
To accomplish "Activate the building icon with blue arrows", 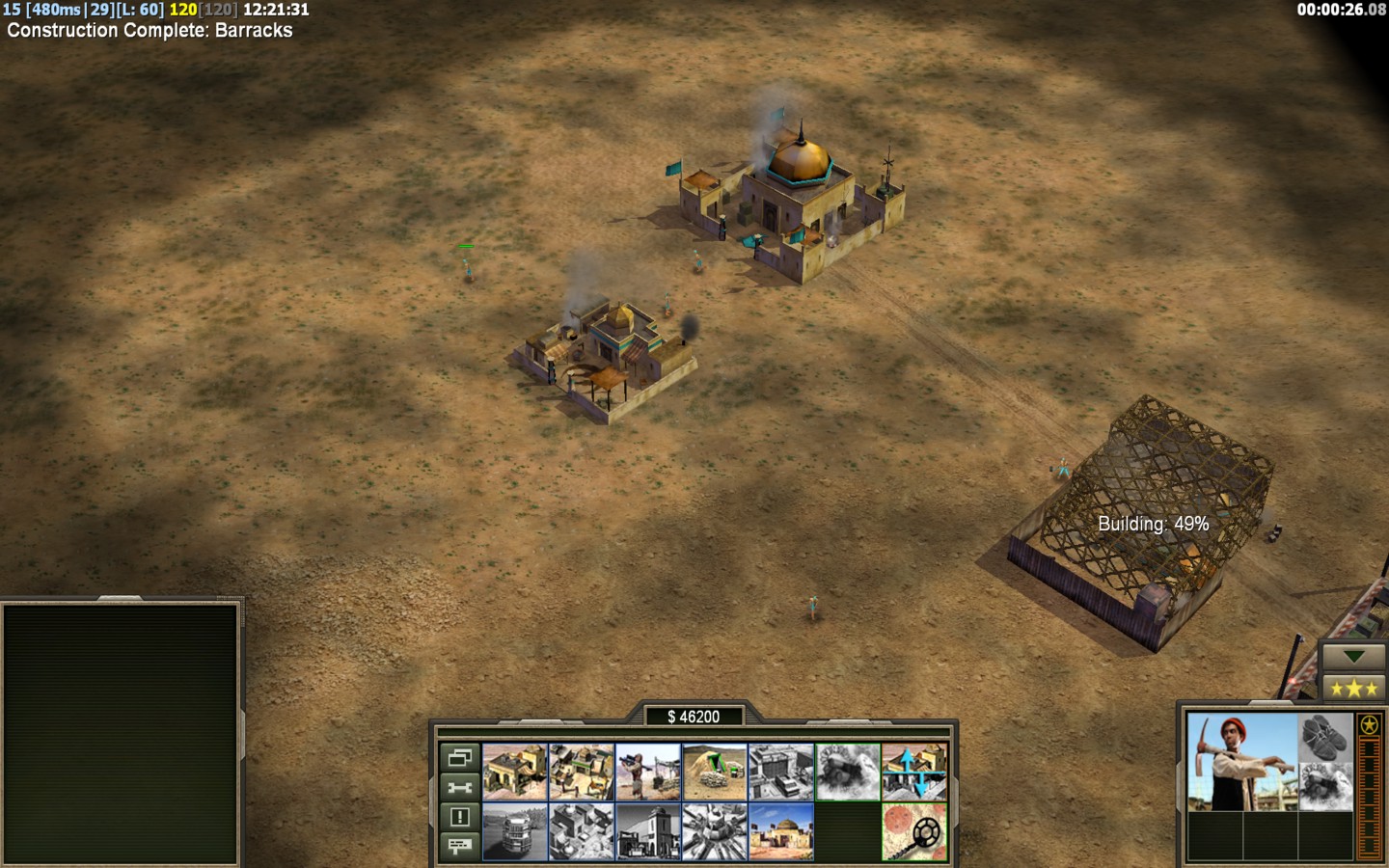I will pos(914,772).
